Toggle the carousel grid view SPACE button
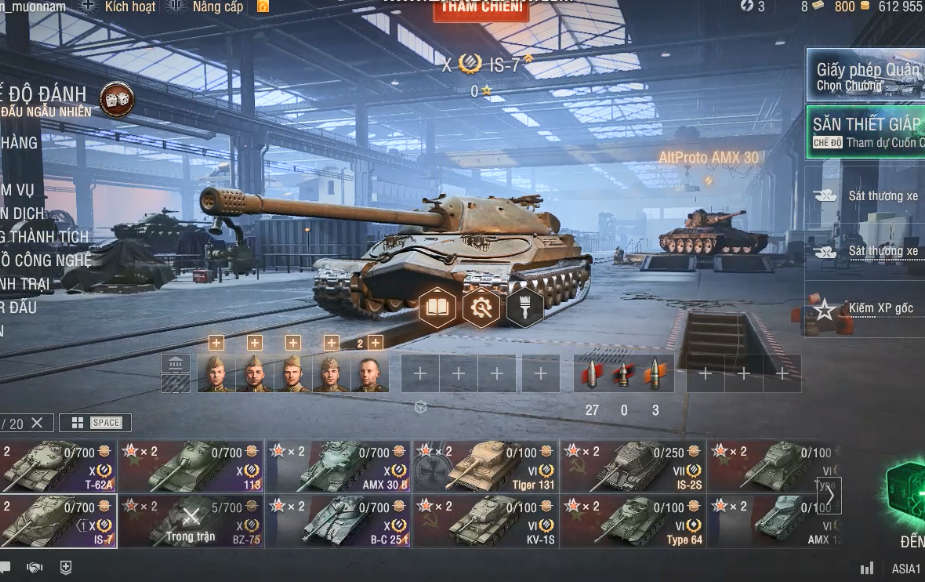Screen dimensions: 925x582 pyautogui.click(x=95, y=423)
